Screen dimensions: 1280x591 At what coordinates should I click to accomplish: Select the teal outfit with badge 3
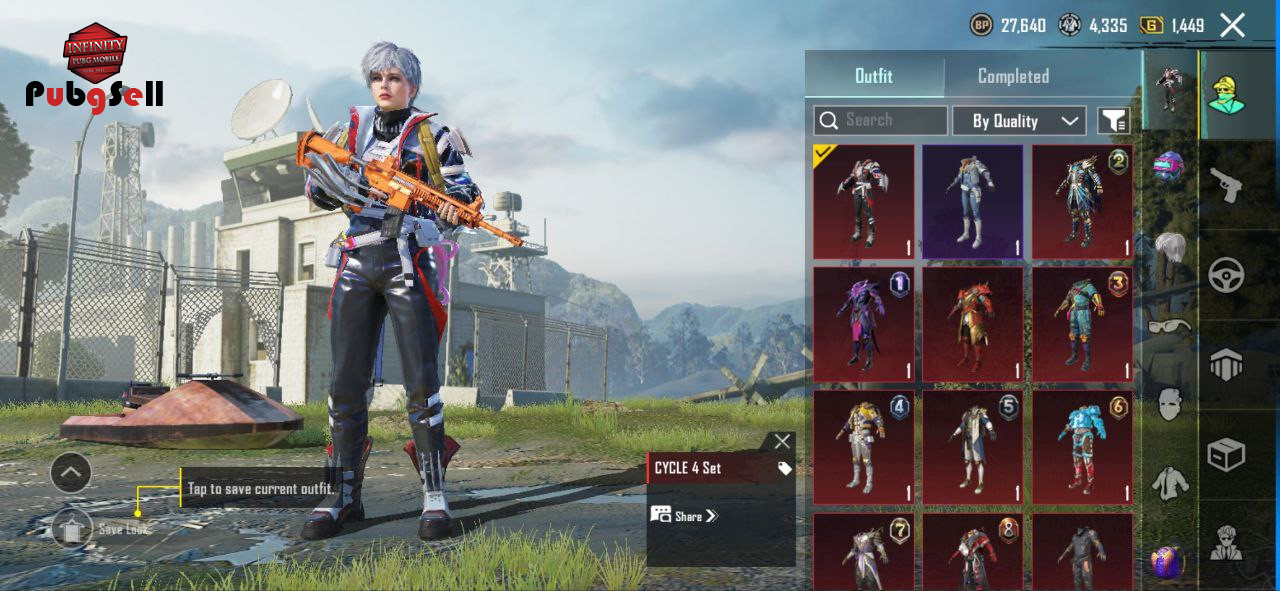tap(1082, 324)
